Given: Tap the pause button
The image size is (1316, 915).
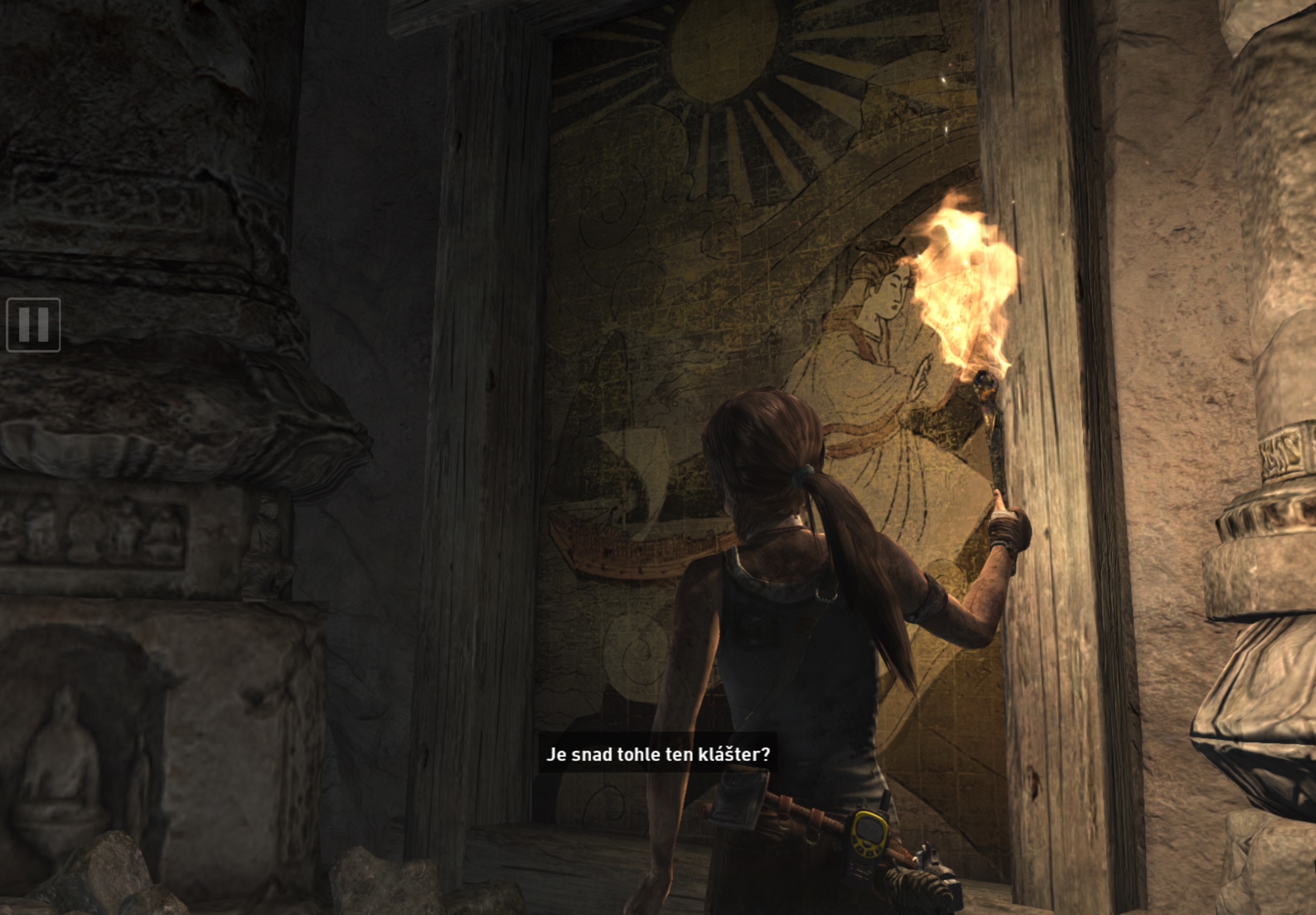Looking at the screenshot, I should click(x=33, y=325).
